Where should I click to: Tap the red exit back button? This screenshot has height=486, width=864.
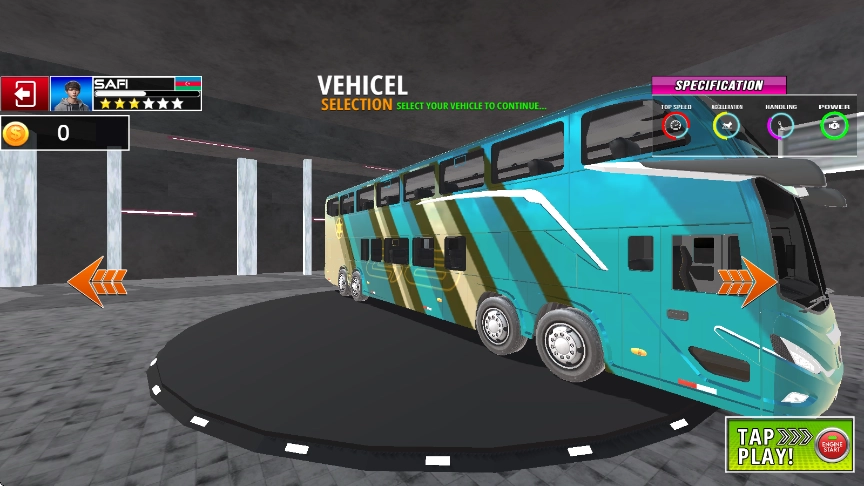(24, 94)
